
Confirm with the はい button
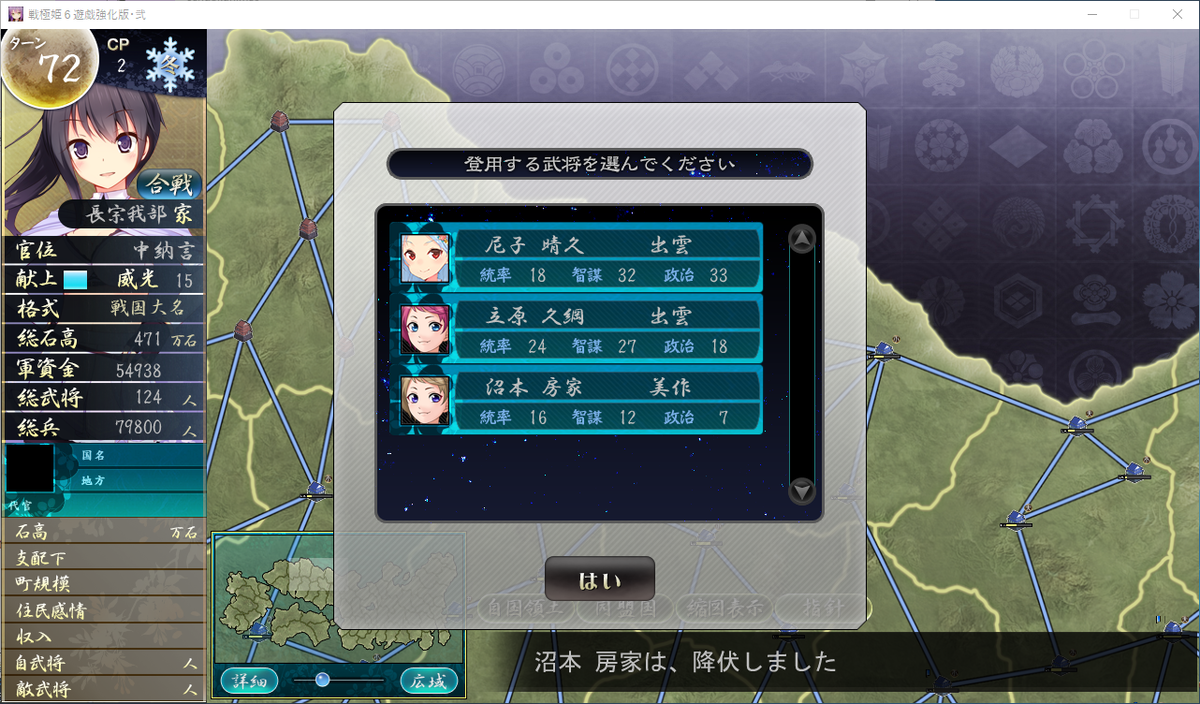point(599,580)
